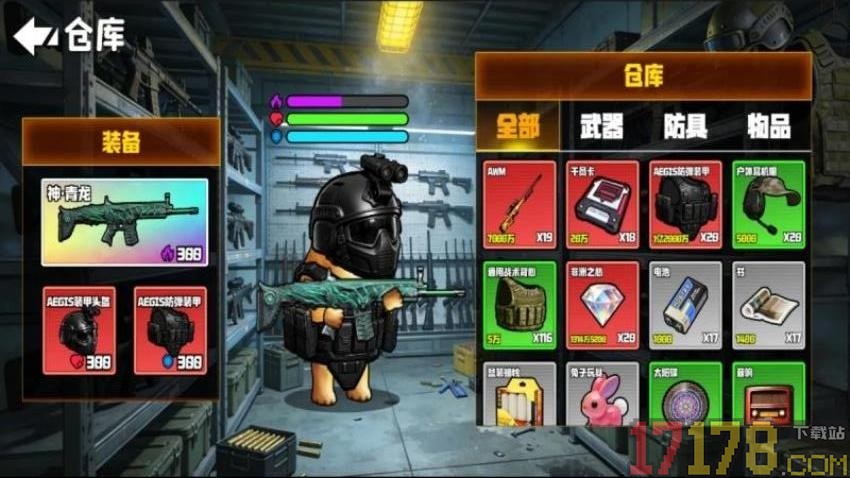Open the 武器 category tab
This screenshot has width=850, height=478.
[601, 126]
